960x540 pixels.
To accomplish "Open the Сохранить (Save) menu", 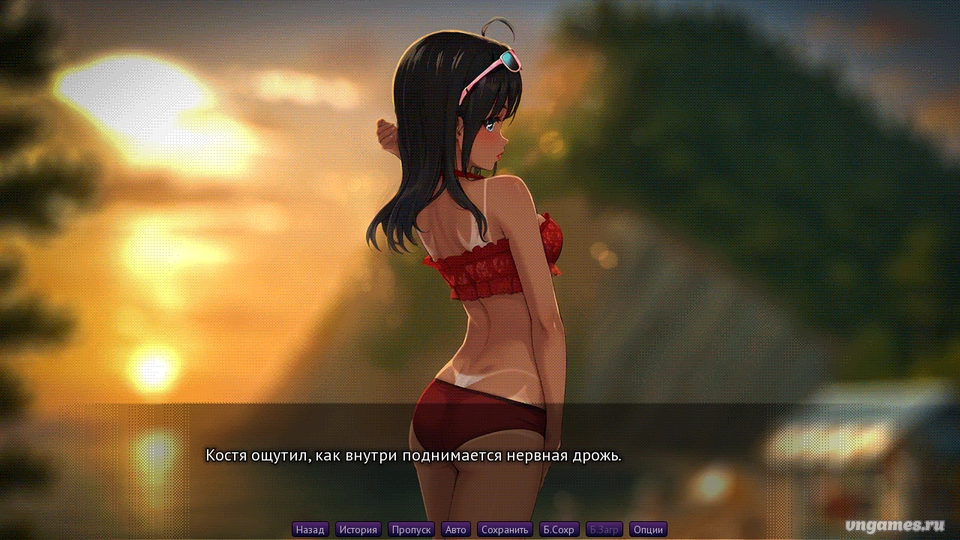I will click(505, 529).
